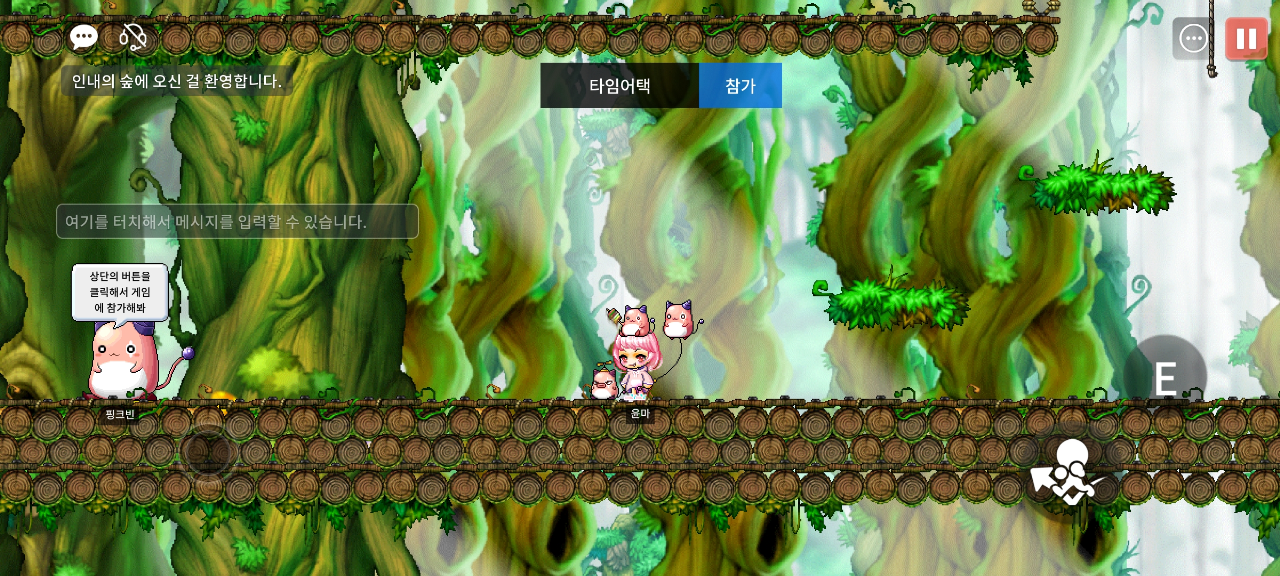Tap the round E interact button
Image resolution: width=1280 pixels, height=576 pixels.
(x=1165, y=377)
